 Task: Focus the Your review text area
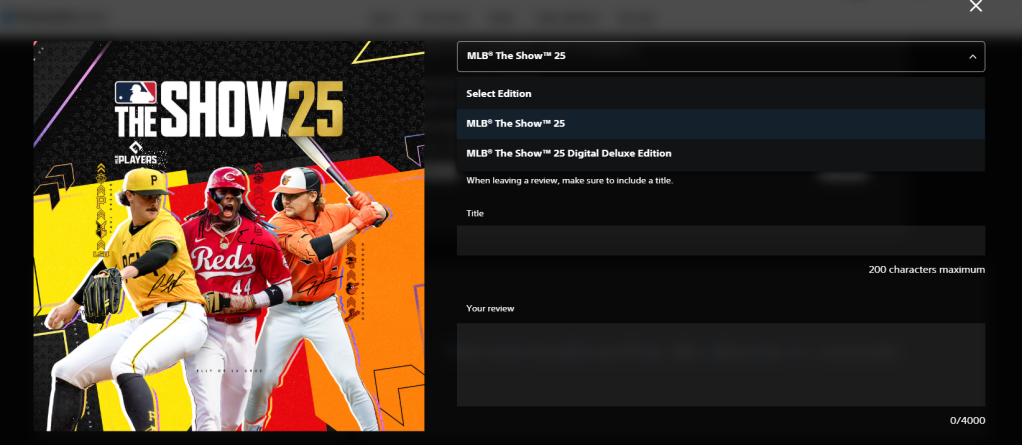[720, 364]
